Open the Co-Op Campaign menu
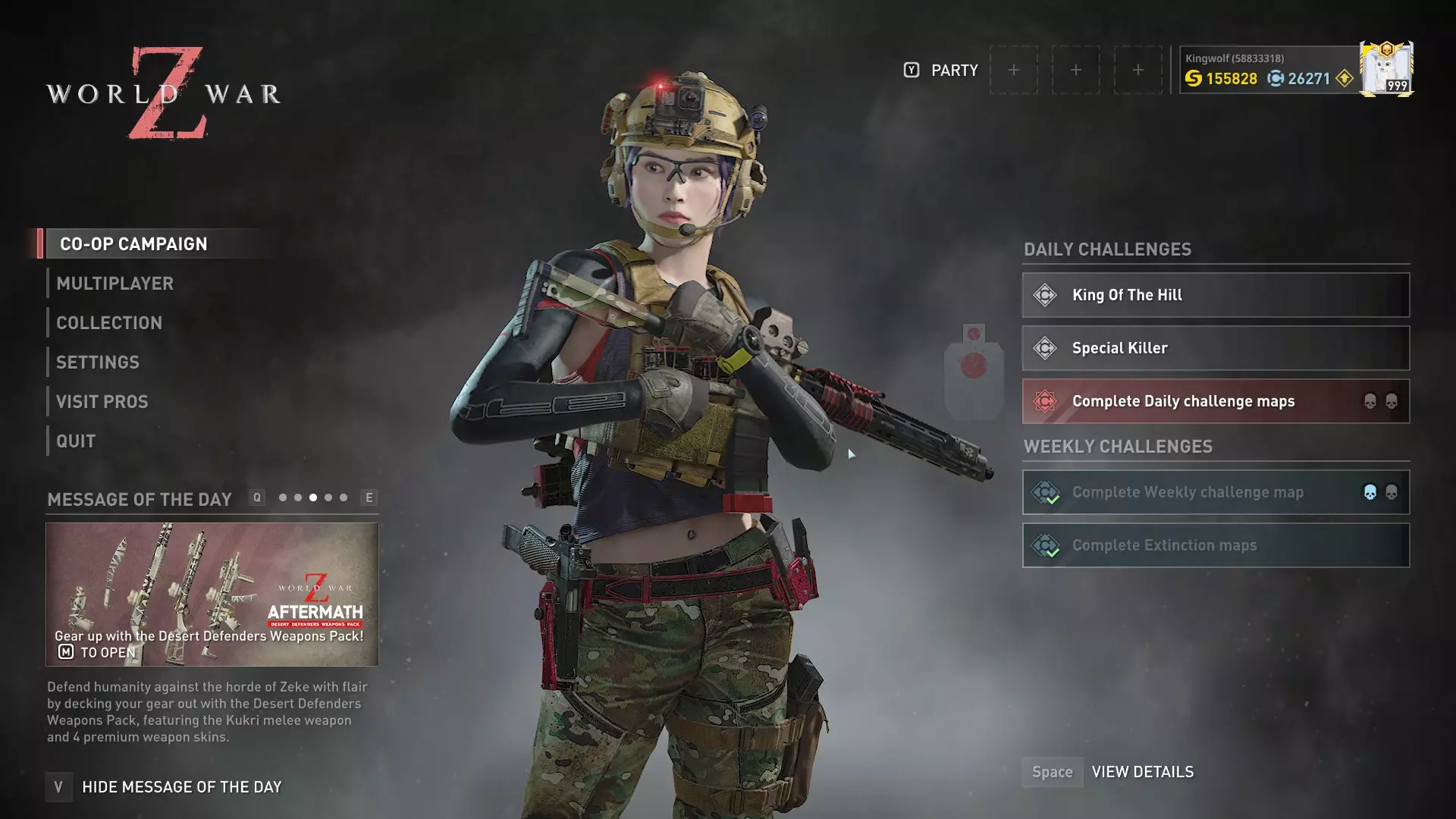The height and width of the screenshot is (819, 1456). [133, 244]
